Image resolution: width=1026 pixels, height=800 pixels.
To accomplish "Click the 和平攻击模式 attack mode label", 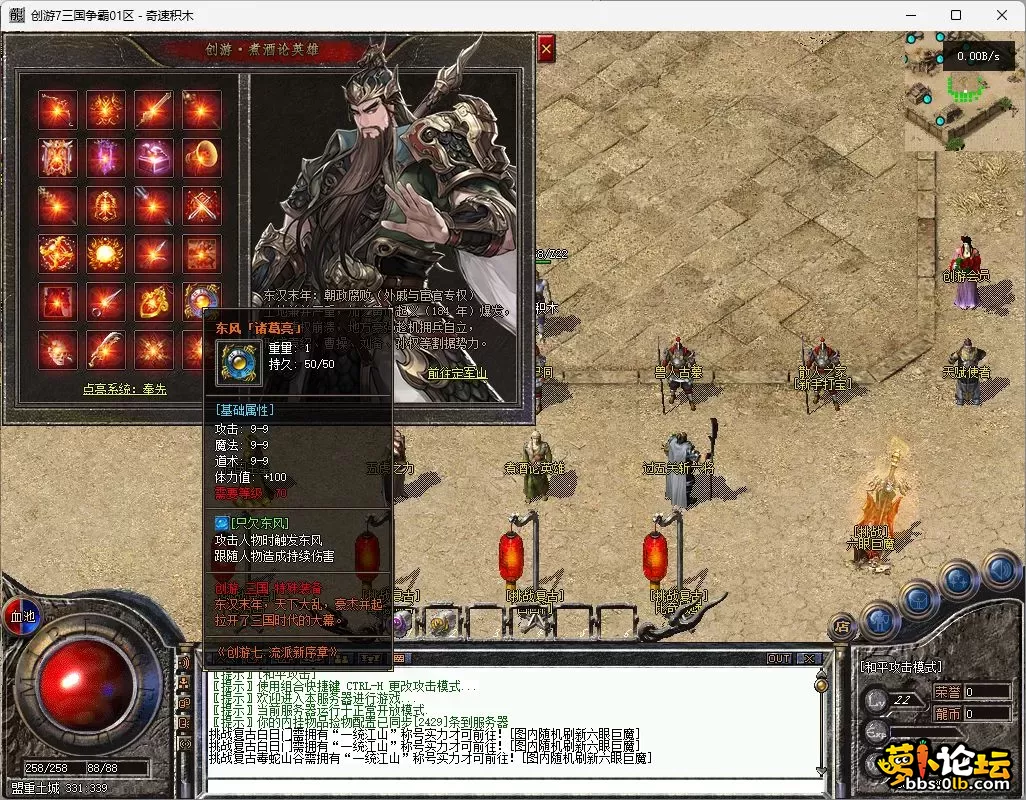I will coord(901,667).
